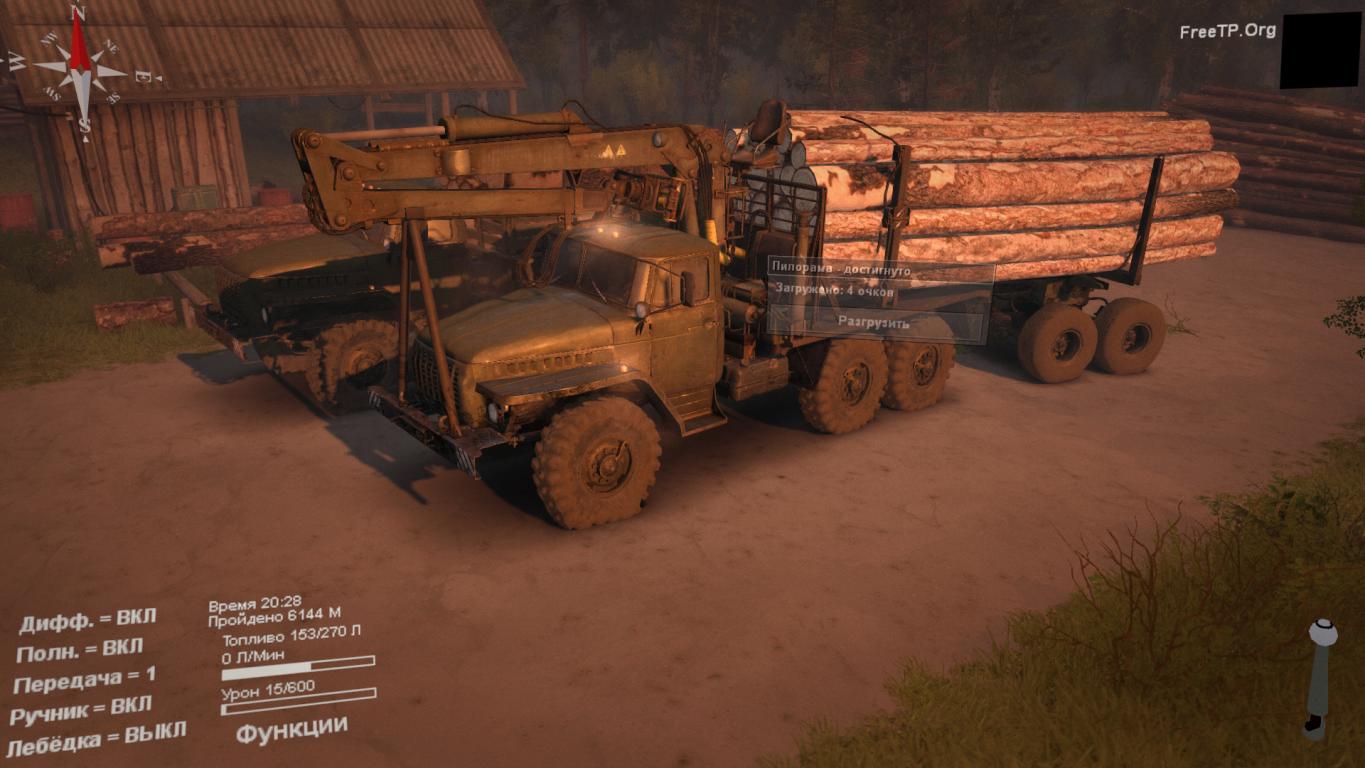This screenshot has height=768, width=1365.
Task: Click the Разгрузить unload button
Action: (873, 323)
